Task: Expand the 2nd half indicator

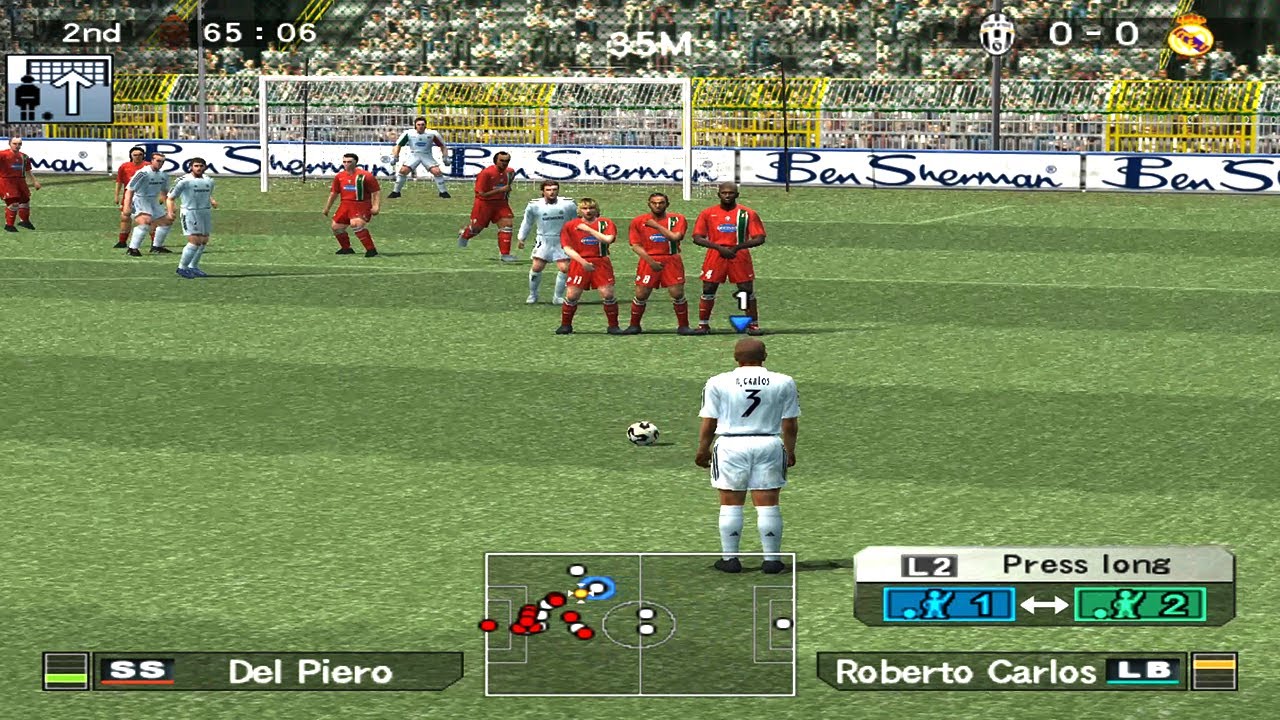Action: coord(91,33)
